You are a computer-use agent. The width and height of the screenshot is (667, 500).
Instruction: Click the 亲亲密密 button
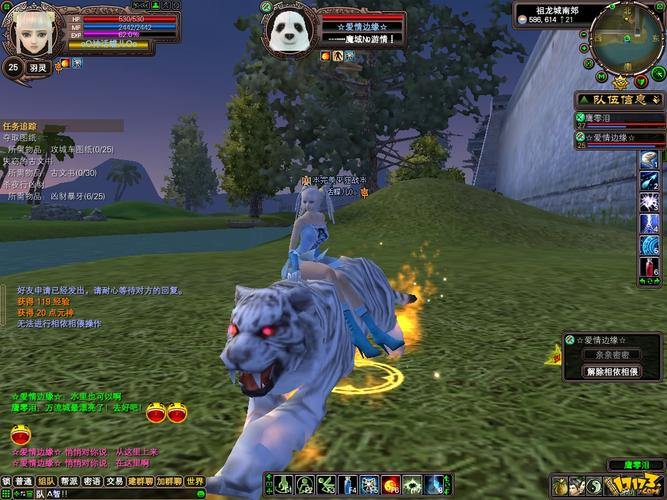pyautogui.click(x=611, y=355)
